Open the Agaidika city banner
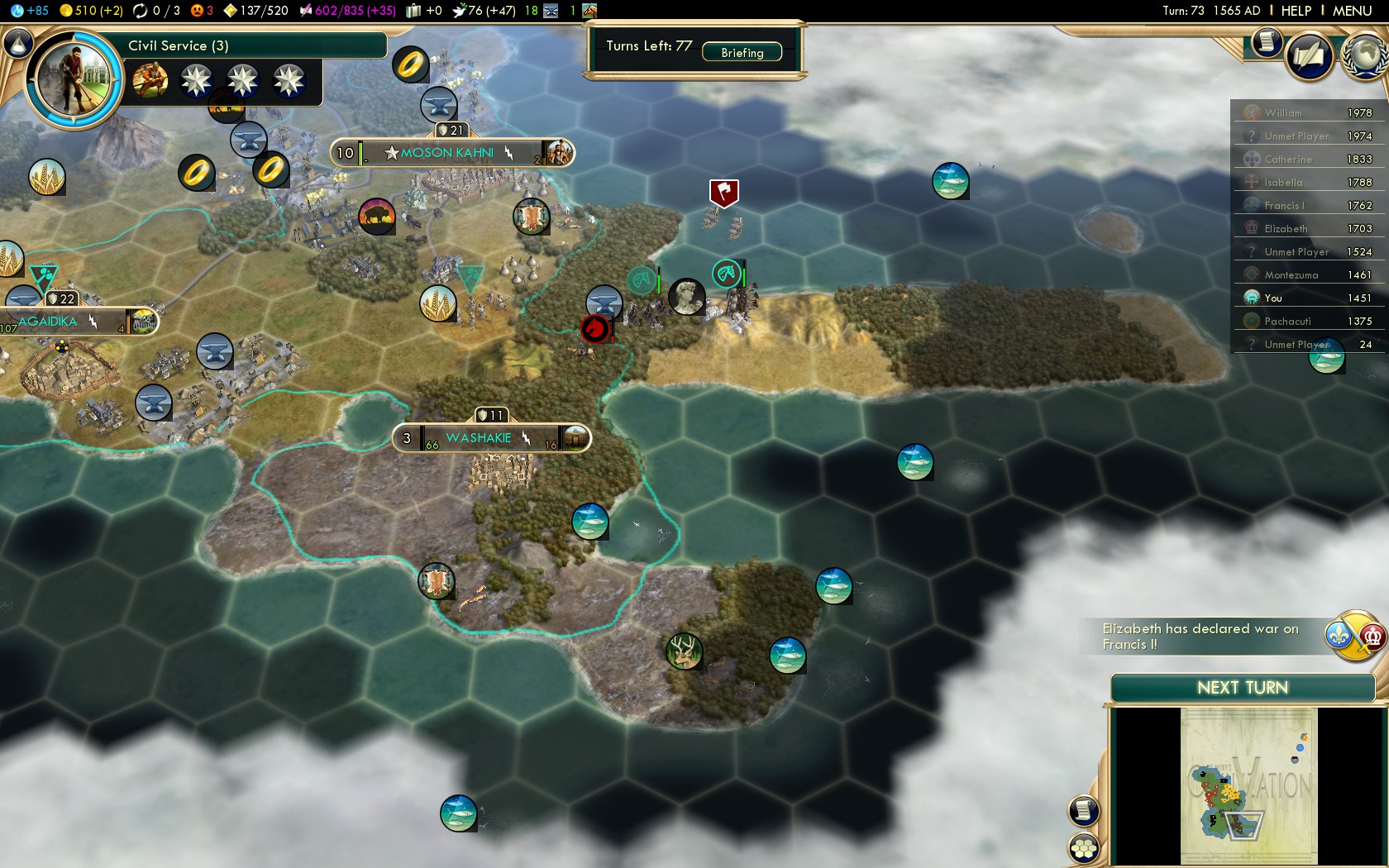The width and height of the screenshot is (1389, 868). tap(48, 322)
